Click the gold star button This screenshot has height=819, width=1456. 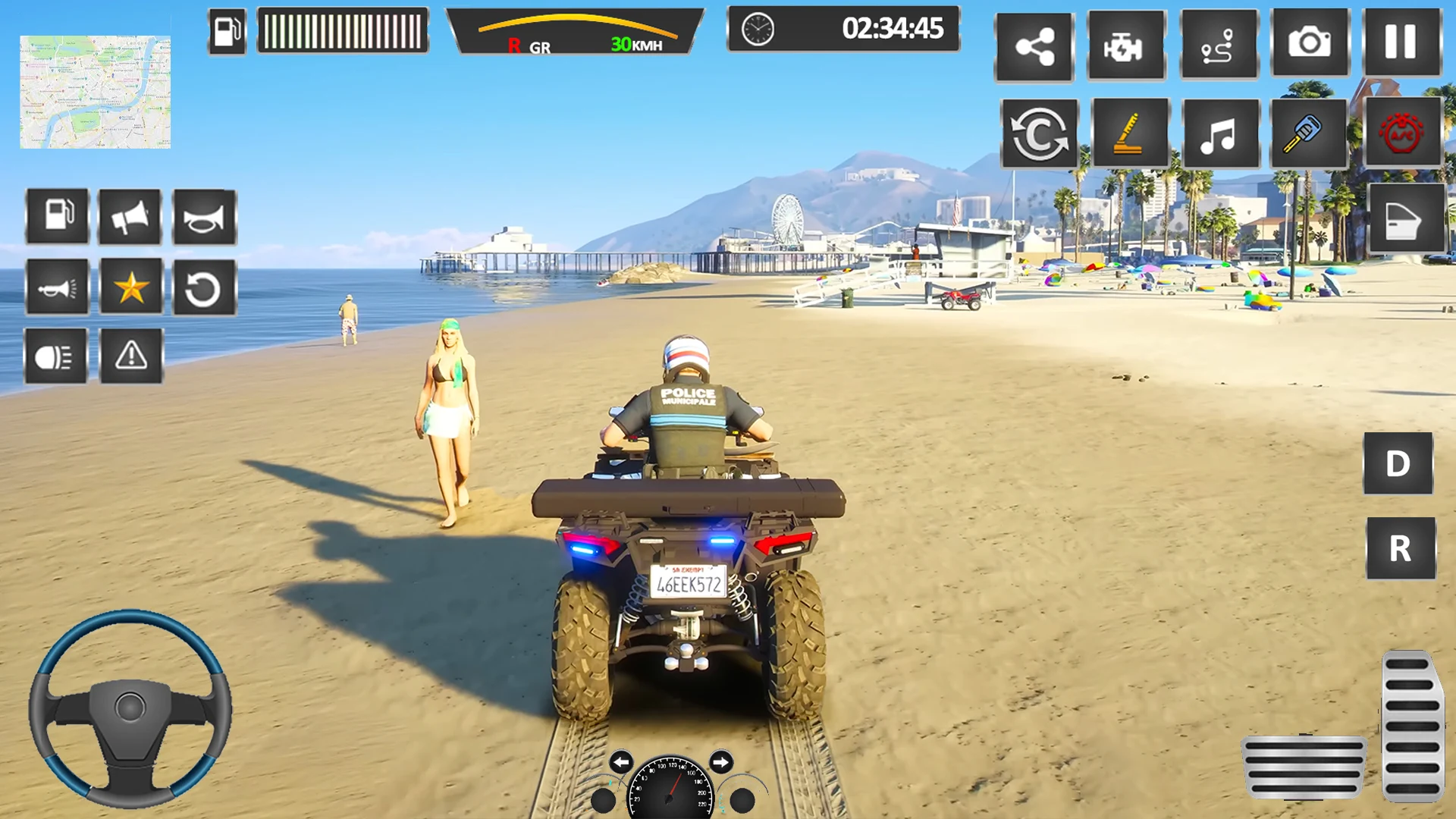pos(131,287)
